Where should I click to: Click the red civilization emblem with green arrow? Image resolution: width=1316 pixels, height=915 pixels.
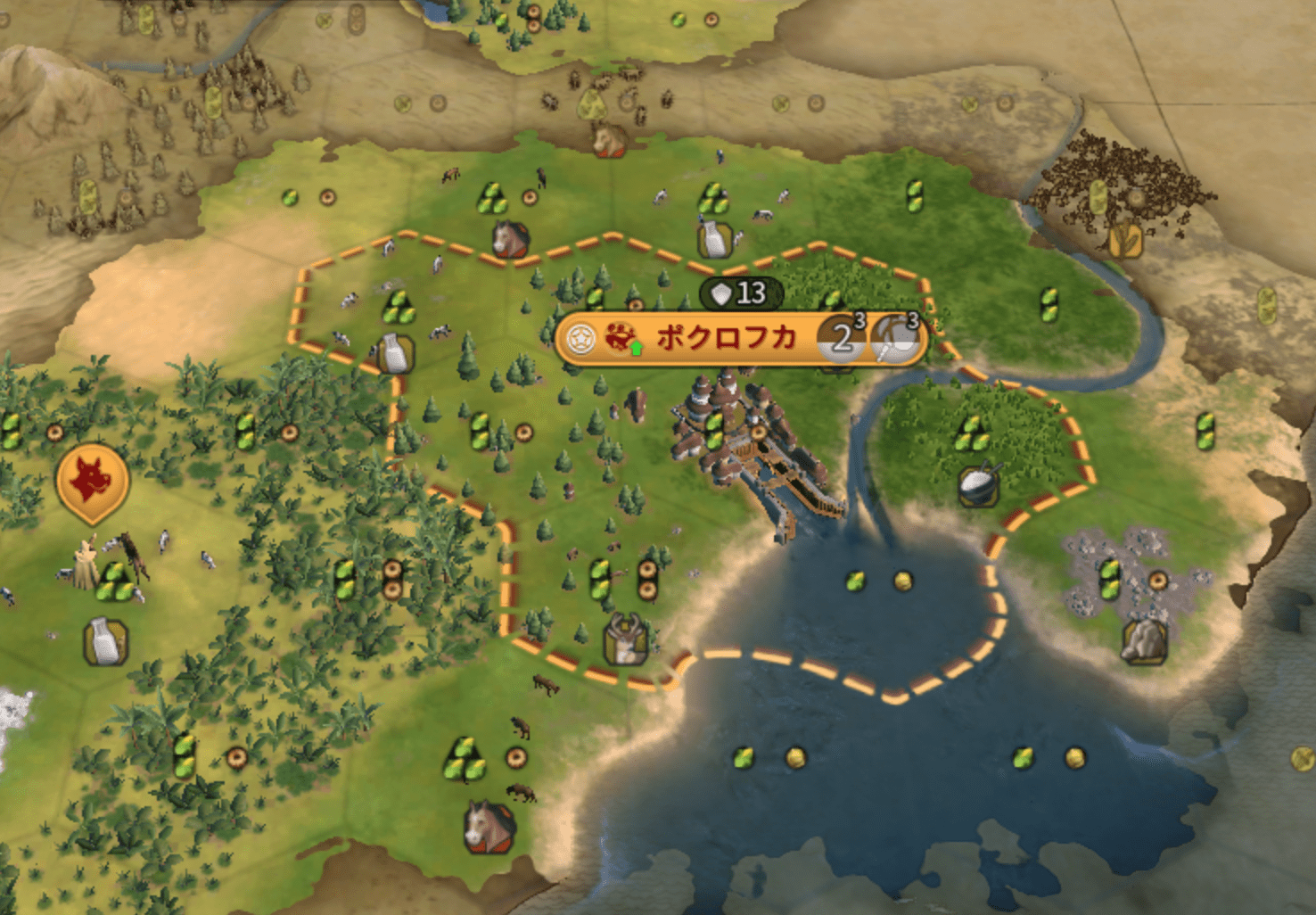621,338
